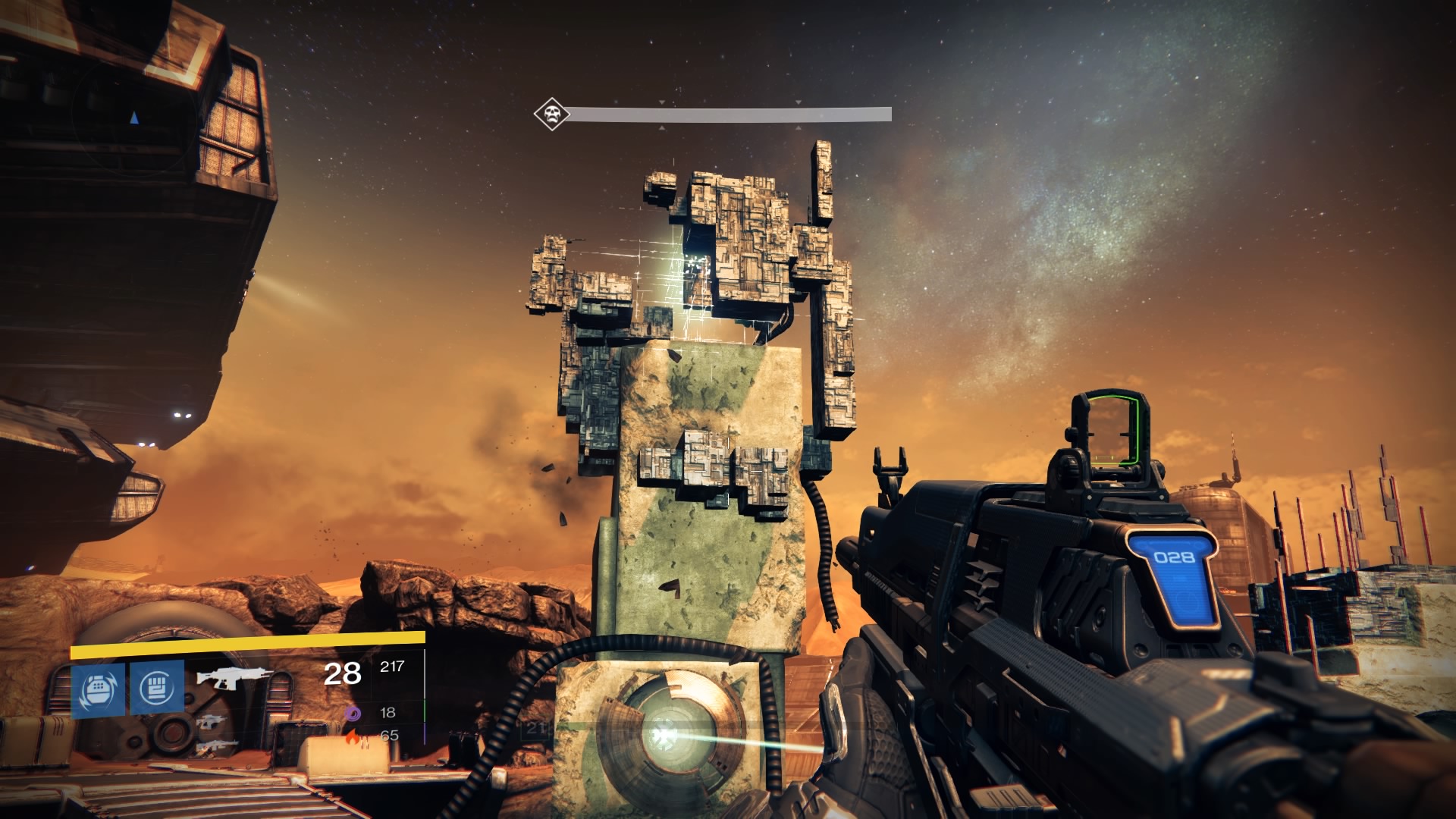The image size is (1456, 819).
Task: Select the grenade ability icon
Action: click(98, 687)
